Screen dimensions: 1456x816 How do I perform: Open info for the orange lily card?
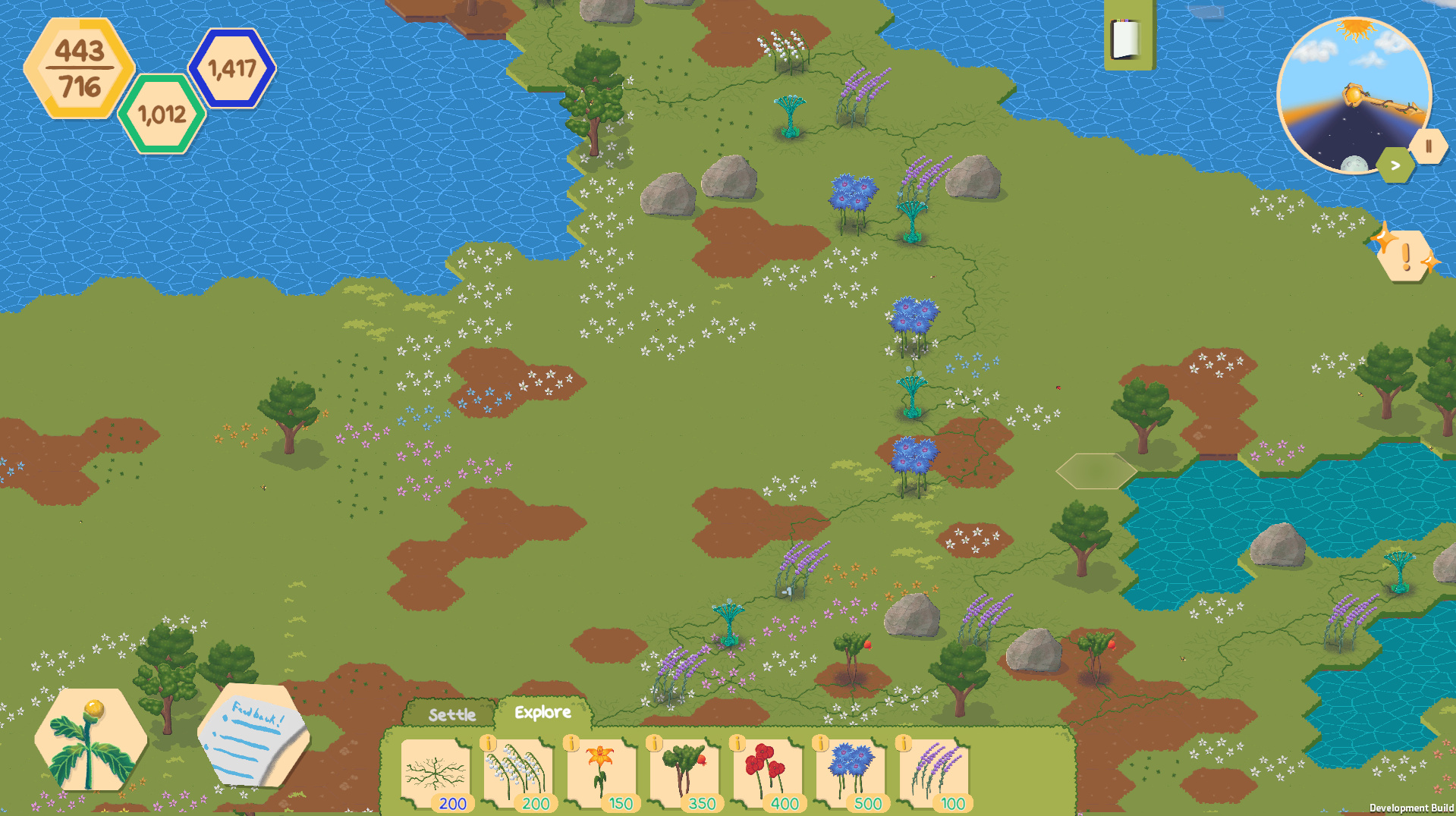point(571,743)
